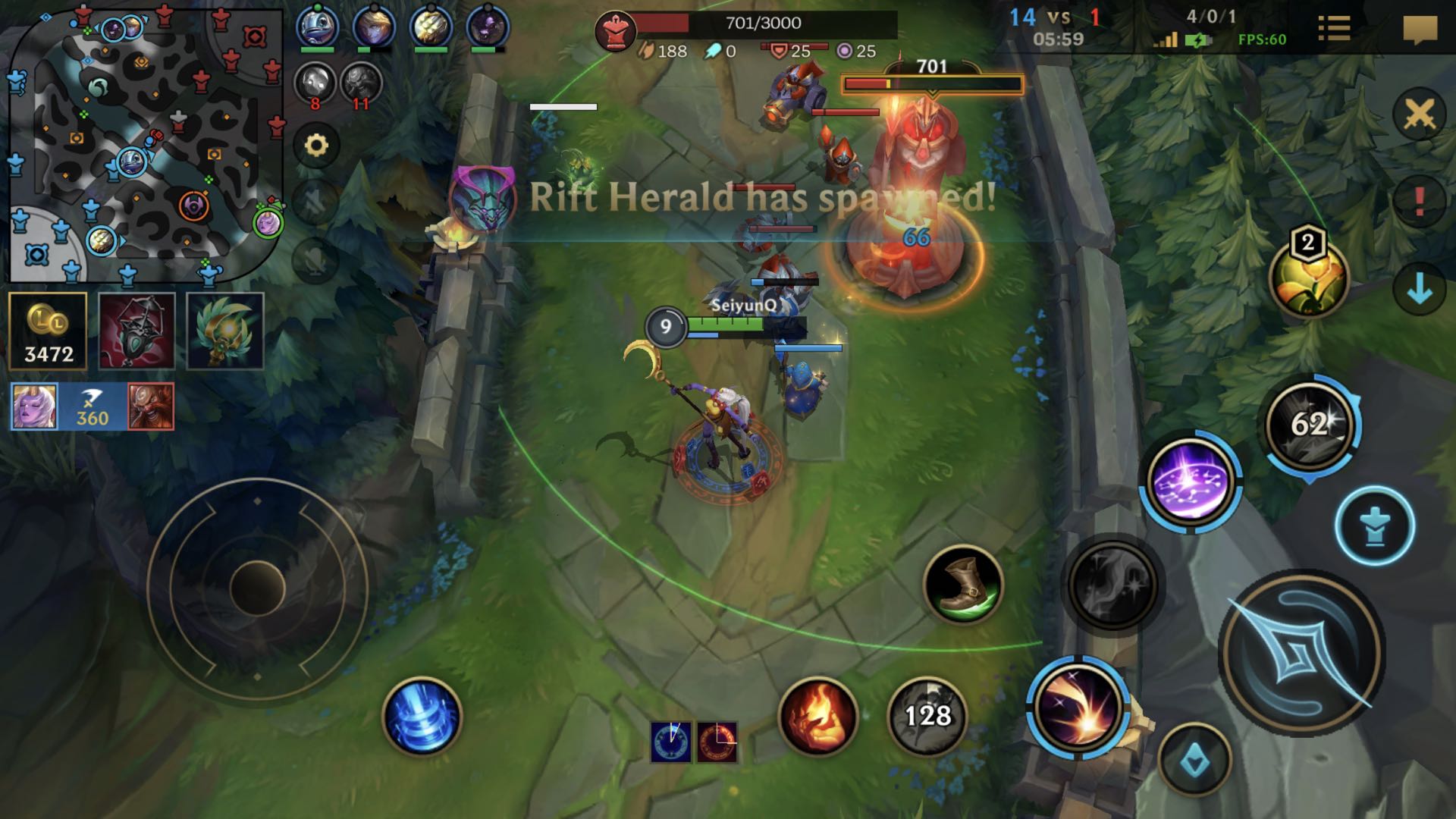Open the minimap

[x=144, y=144]
